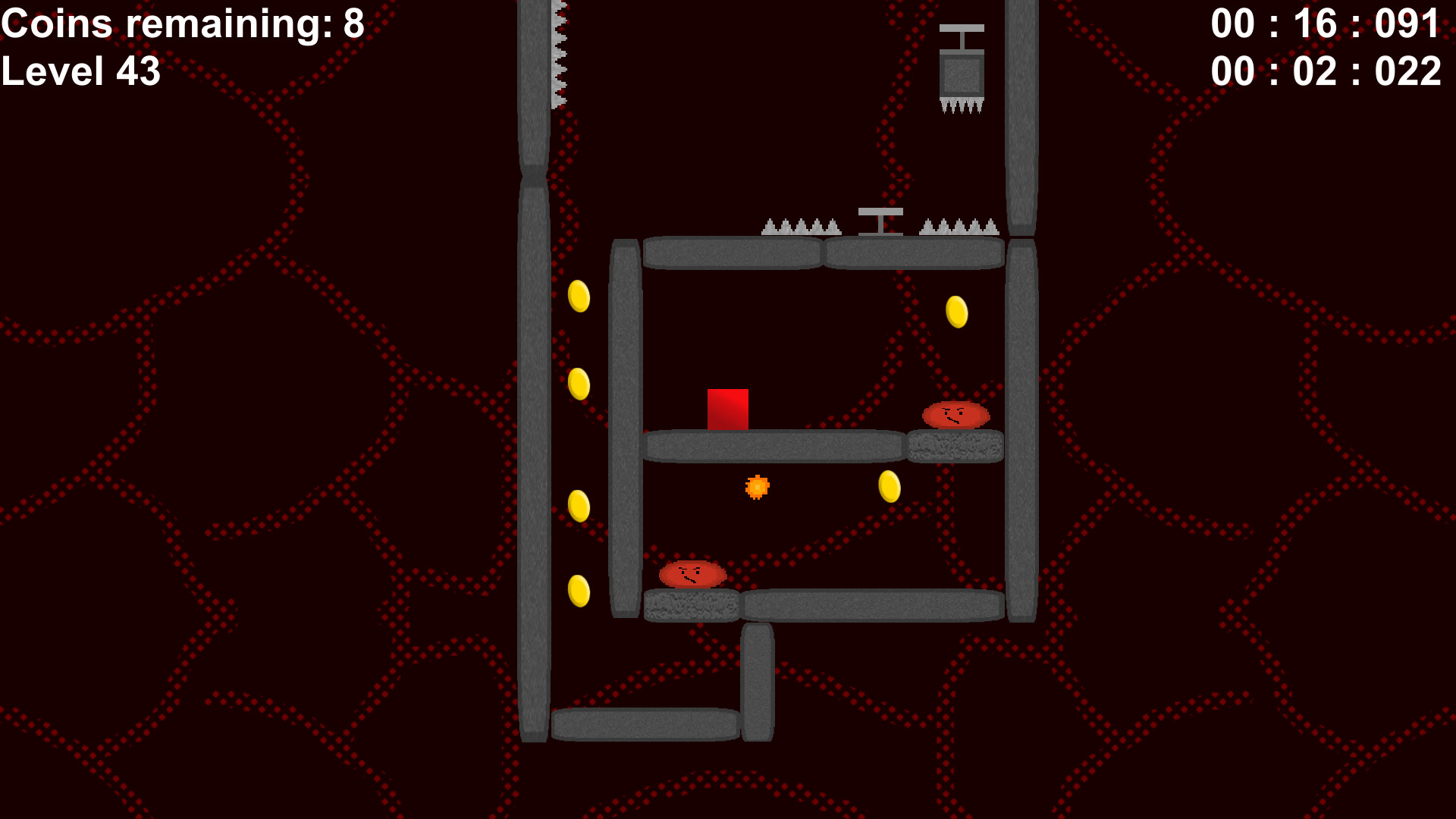Select the red player cube
Viewport: 1456px width, 819px height.
(x=728, y=408)
